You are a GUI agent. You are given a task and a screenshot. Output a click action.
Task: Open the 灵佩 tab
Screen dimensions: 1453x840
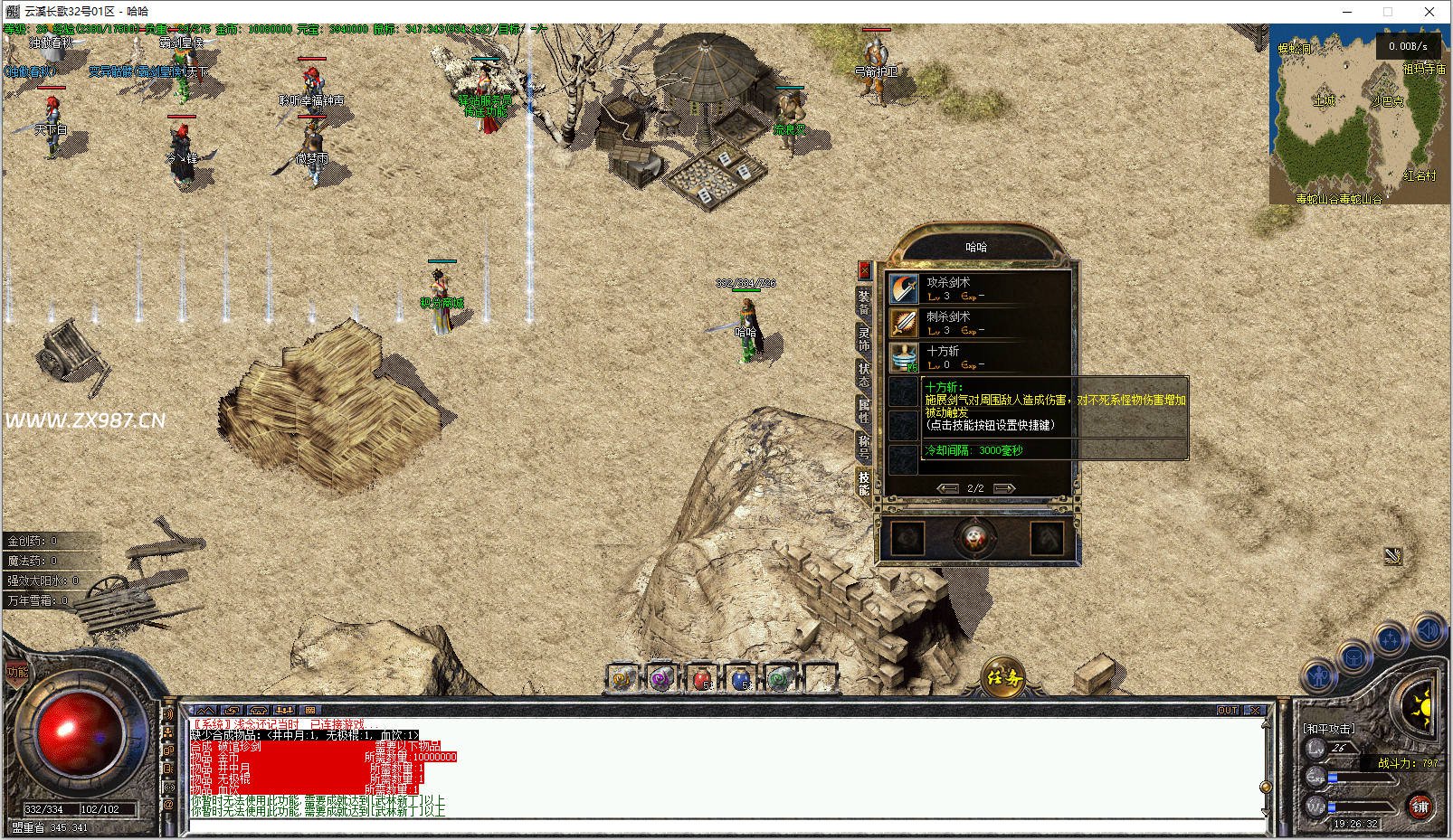864,339
